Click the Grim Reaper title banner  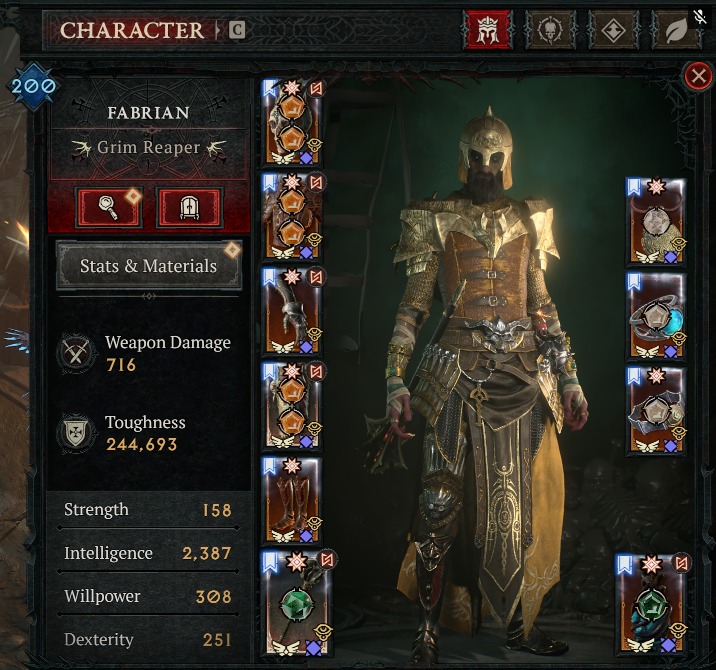[x=149, y=148]
